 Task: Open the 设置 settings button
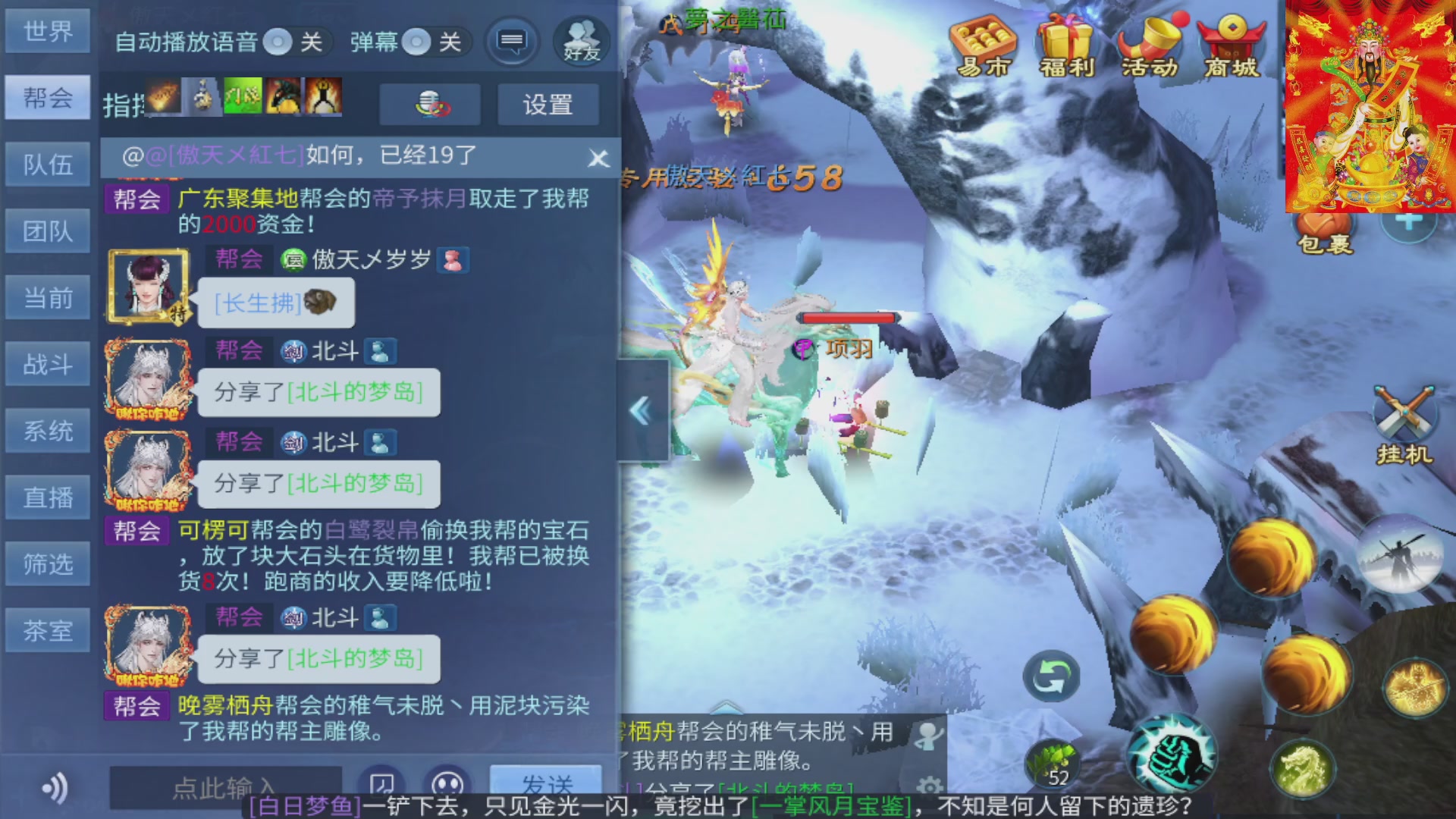pyautogui.click(x=548, y=105)
